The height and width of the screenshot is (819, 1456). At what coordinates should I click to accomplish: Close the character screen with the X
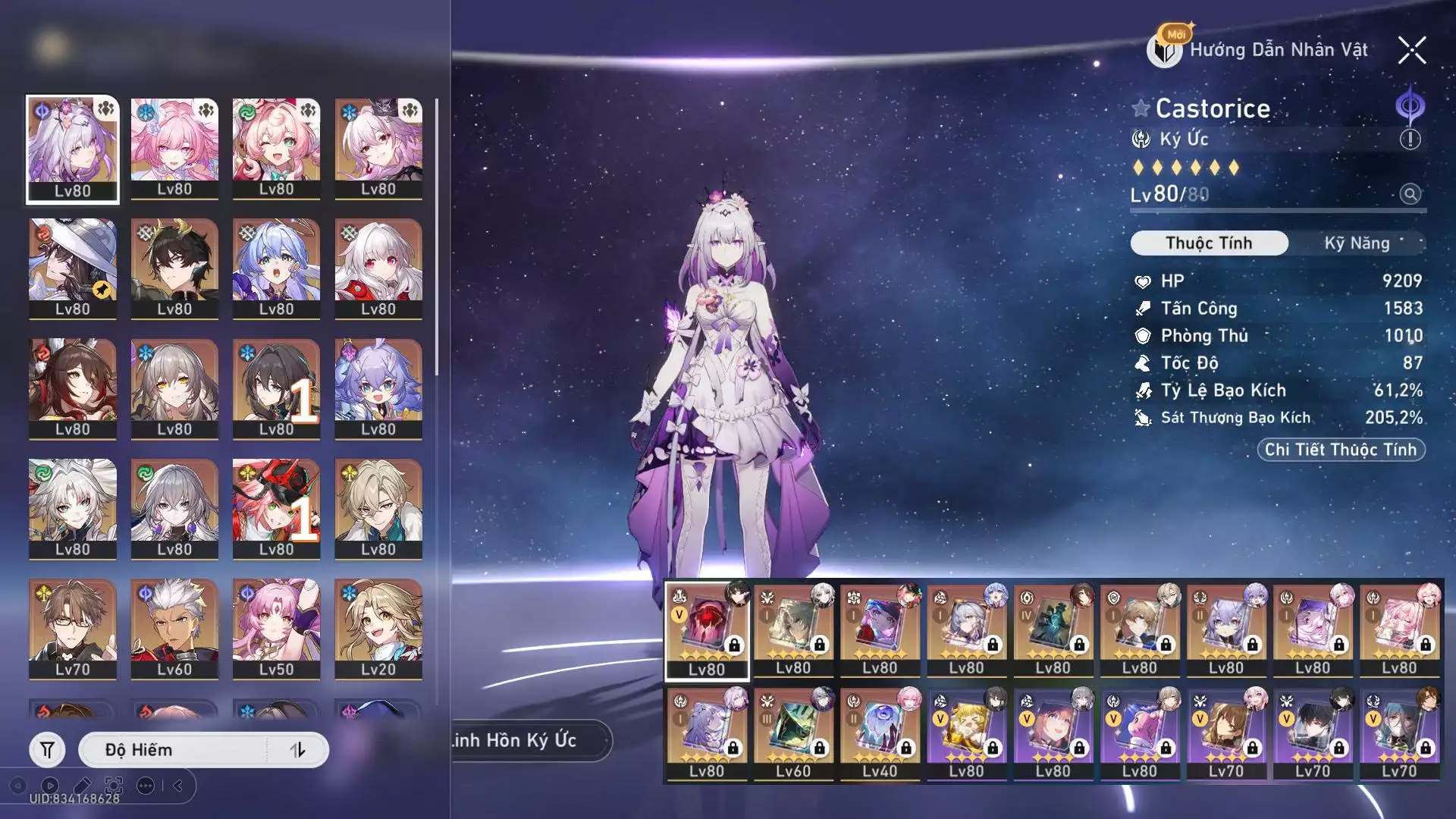pyautogui.click(x=1412, y=51)
